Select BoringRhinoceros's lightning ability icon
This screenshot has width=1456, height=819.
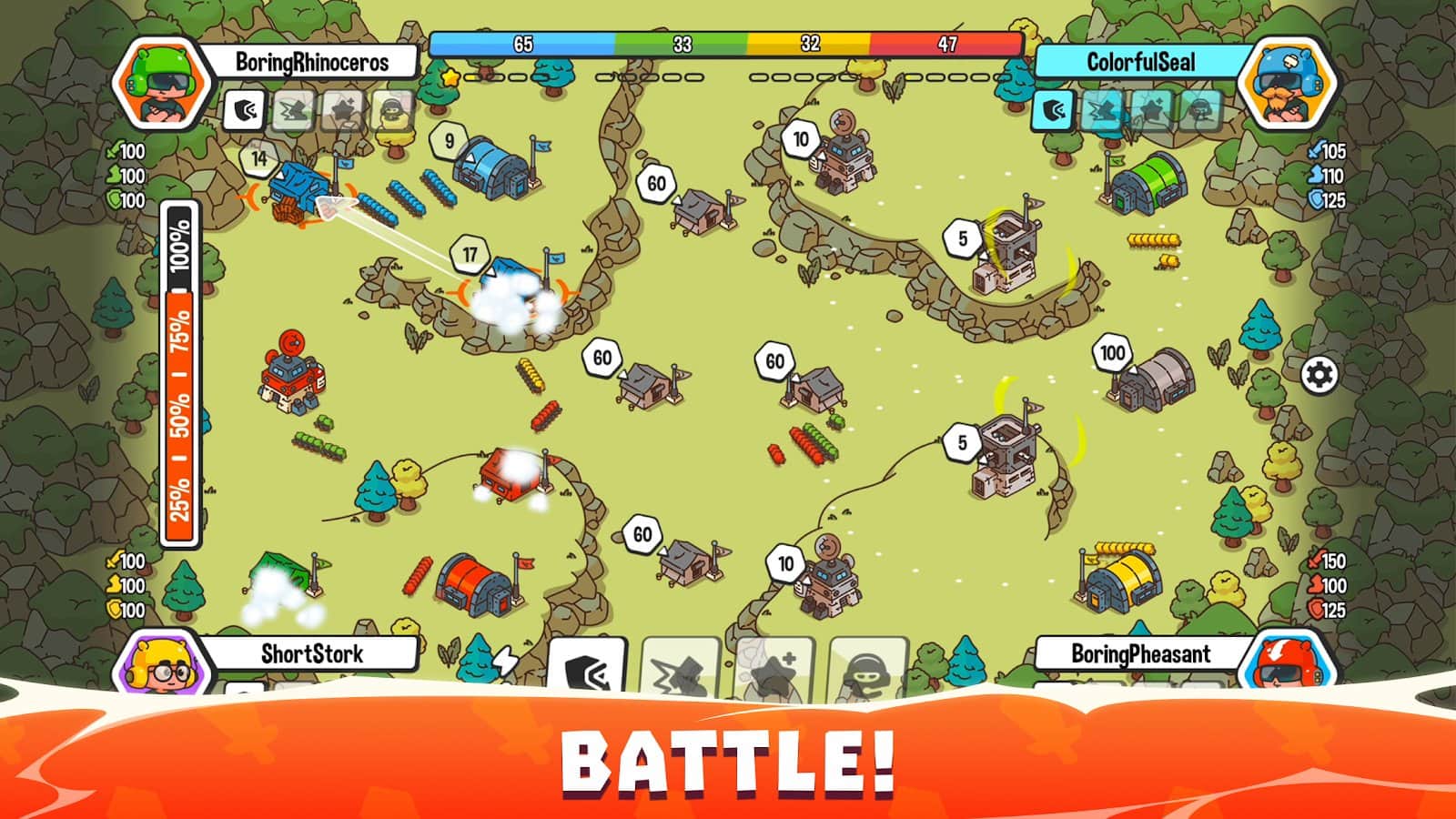(x=292, y=110)
